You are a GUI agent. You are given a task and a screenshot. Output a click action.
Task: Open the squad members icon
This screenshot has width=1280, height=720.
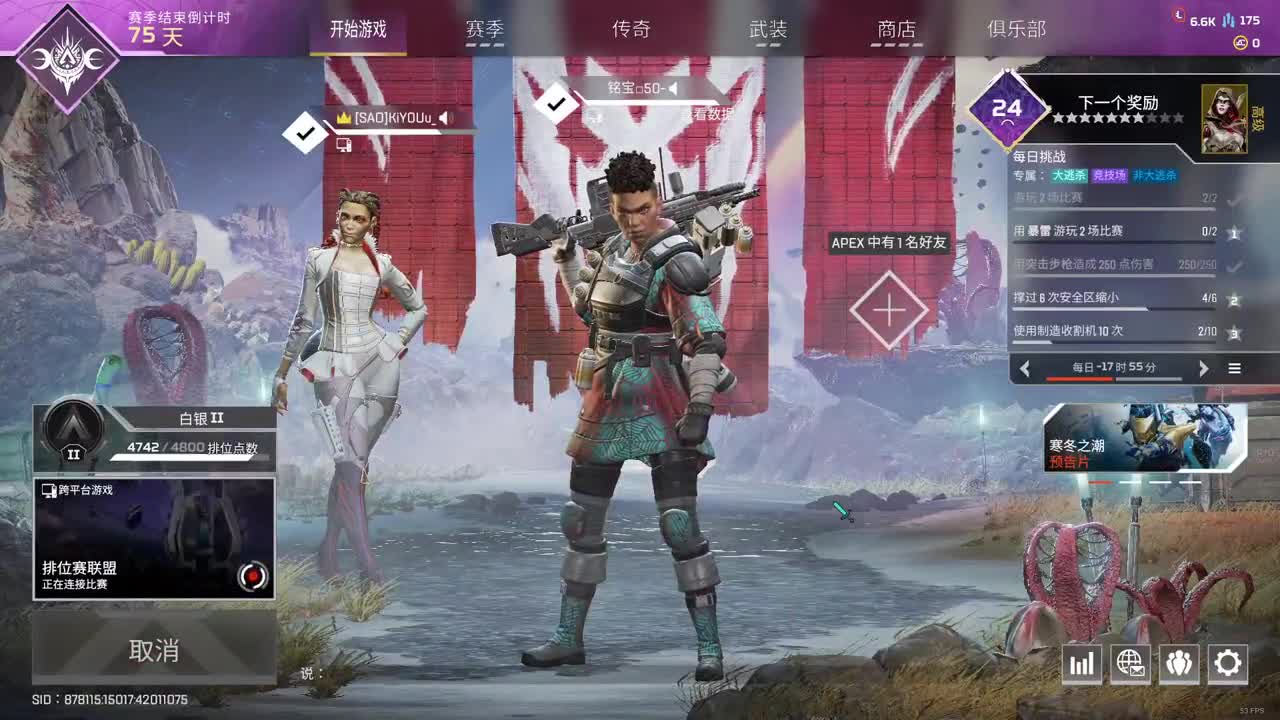coord(1179,663)
